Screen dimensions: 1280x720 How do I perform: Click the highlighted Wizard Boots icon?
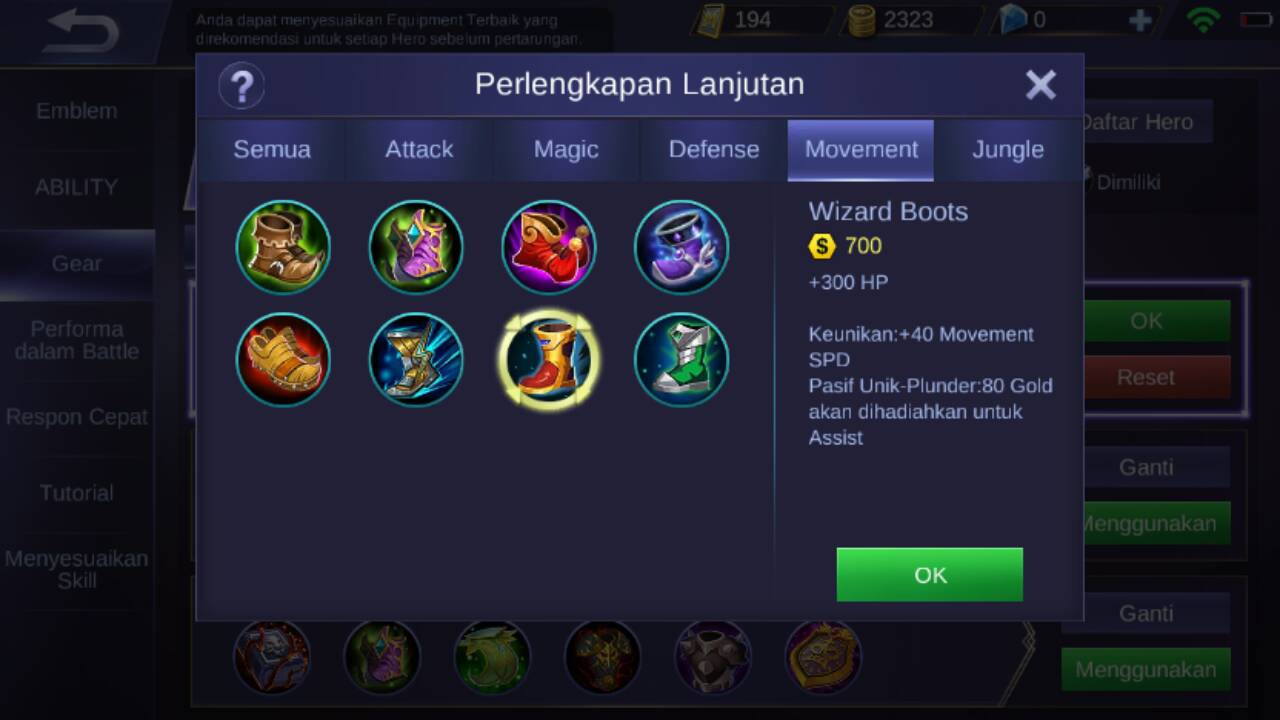tap(549, 360)
